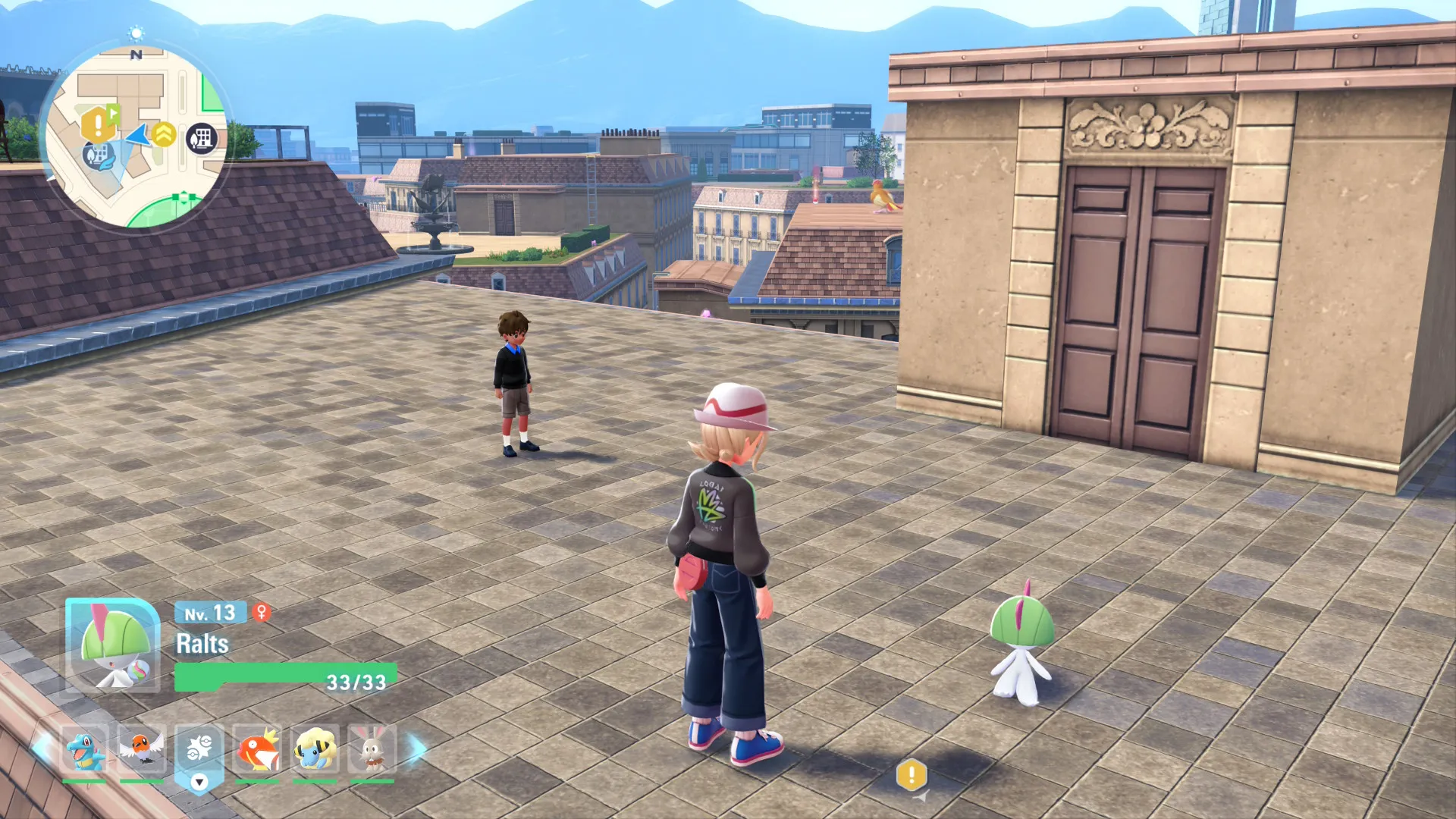The width and height of the screenshot is (1456, 819).
Task: Click the active Poké Ball party slot
Action: click(199, 749)
